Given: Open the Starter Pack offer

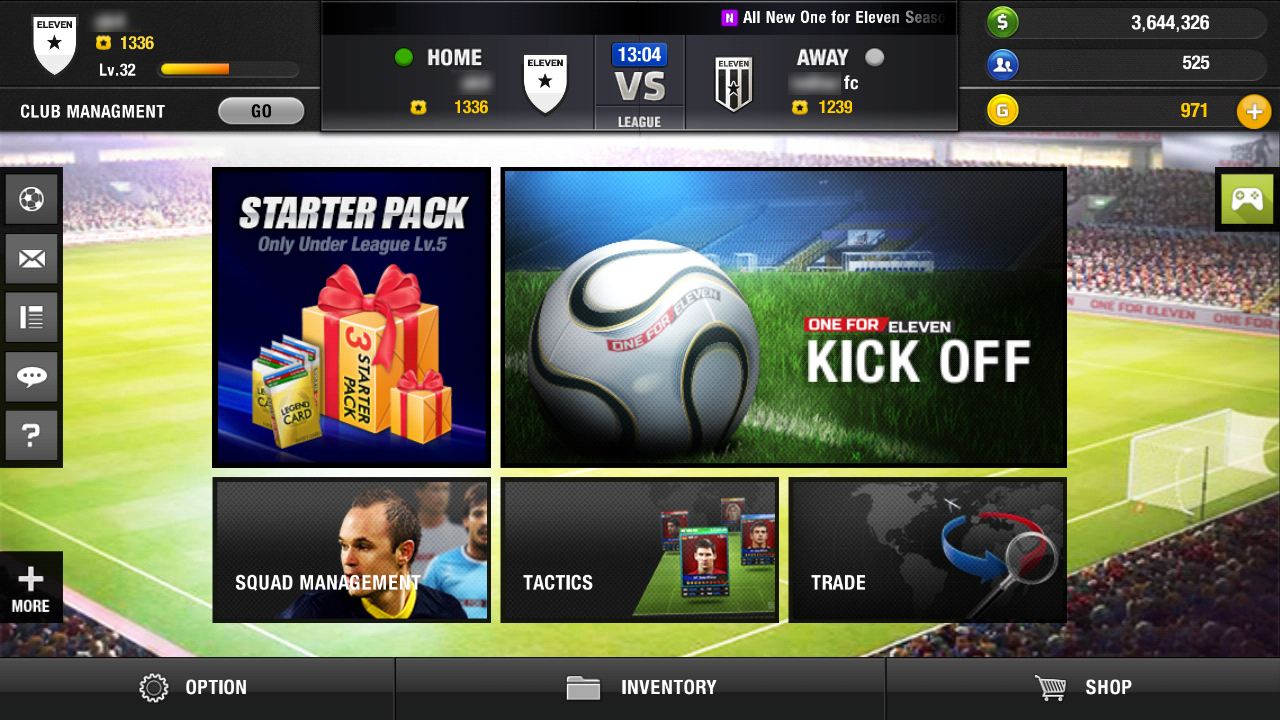Looking at the screenshot, I should (351, 317).
